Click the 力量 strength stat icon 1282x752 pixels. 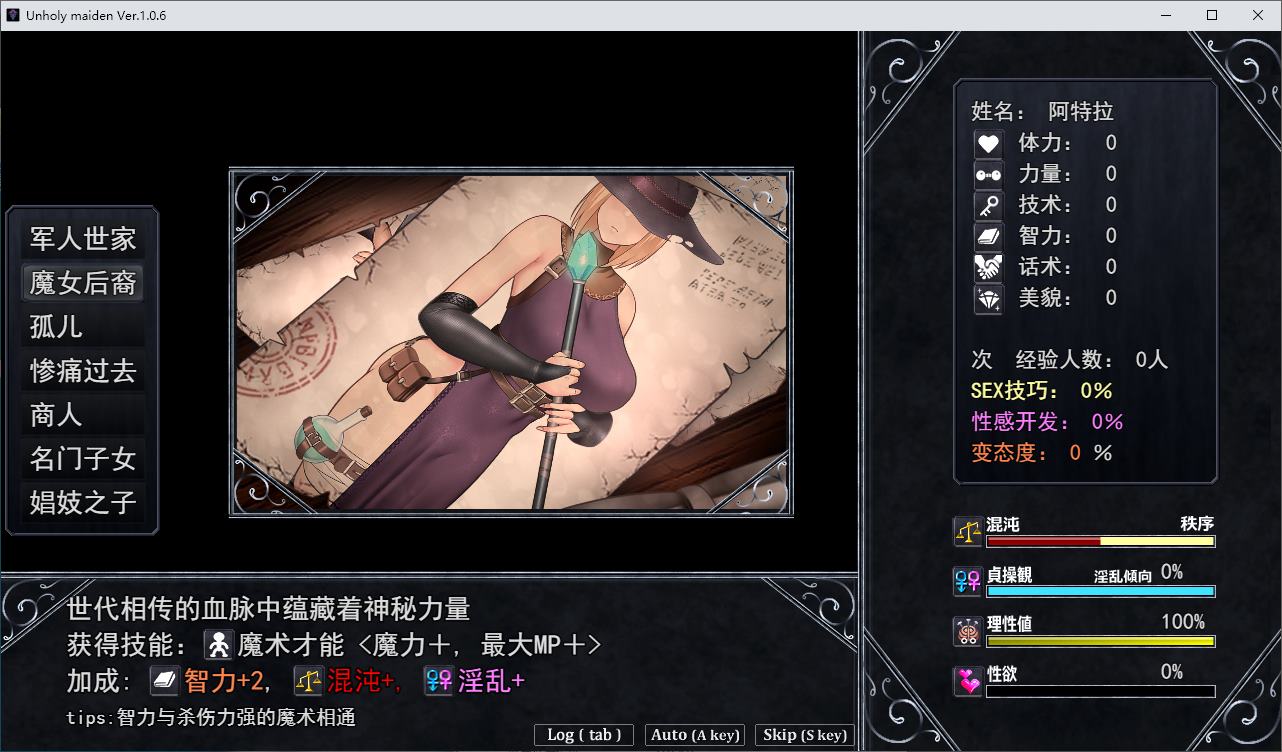pyautogui.click(x=988, y=173)
